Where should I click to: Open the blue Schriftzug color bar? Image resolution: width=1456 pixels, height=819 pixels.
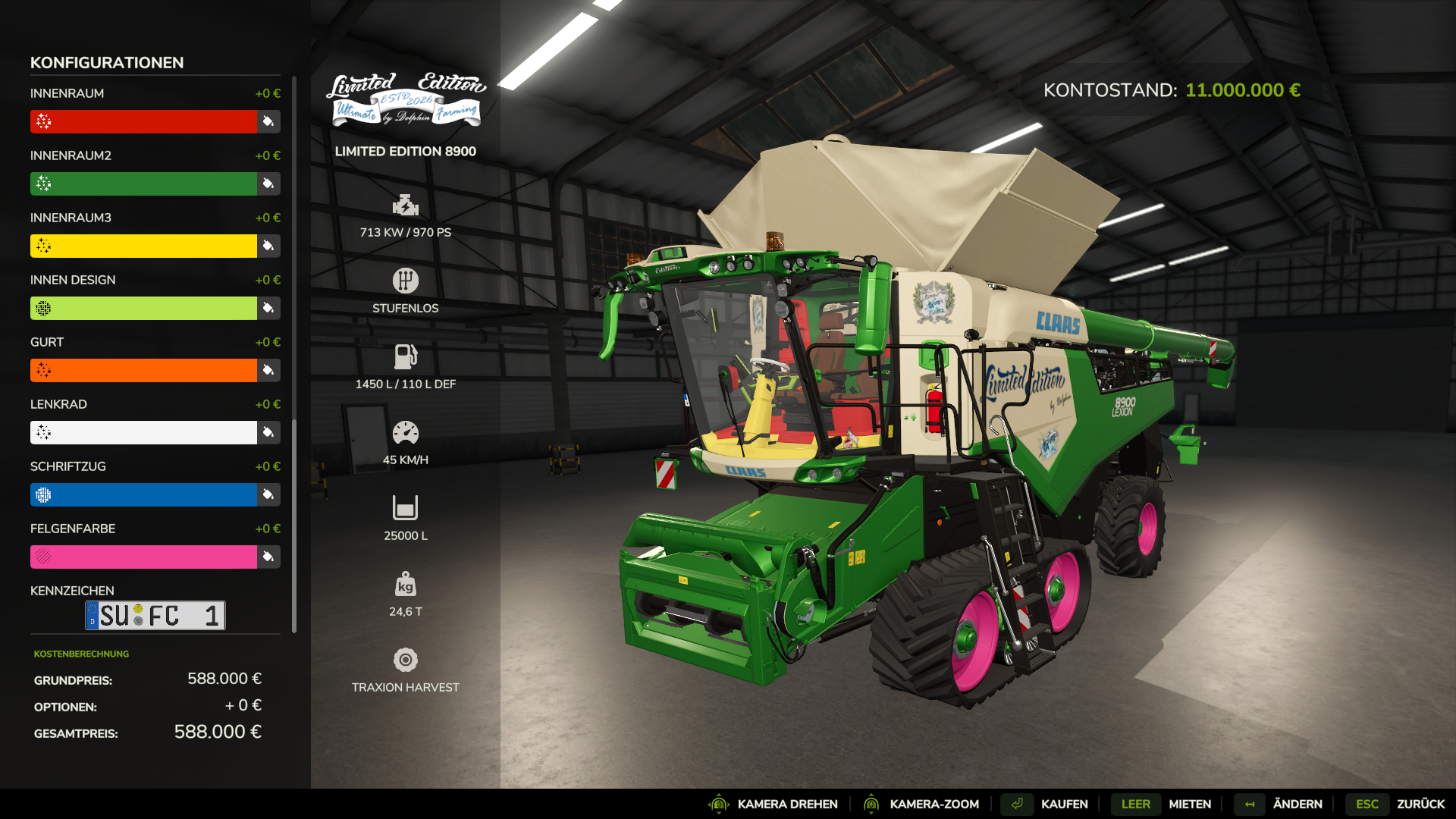click(x=144, y=494)
